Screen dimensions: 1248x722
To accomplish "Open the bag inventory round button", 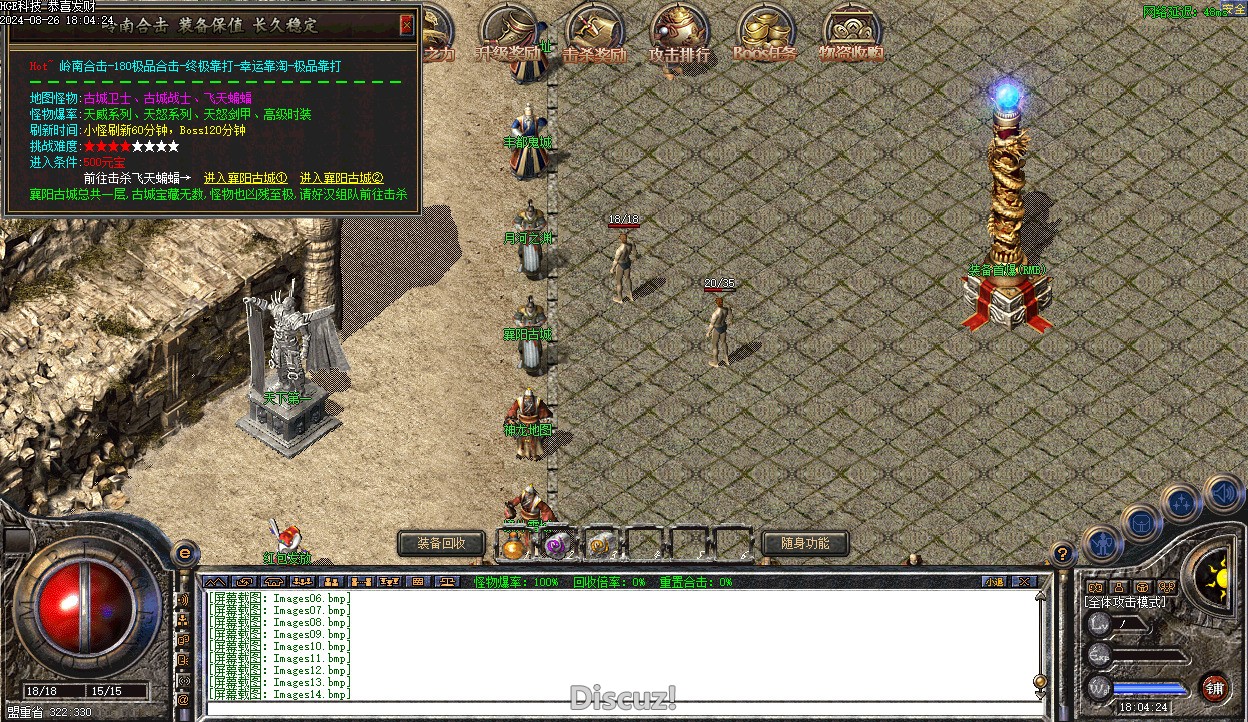I will click(x=1141, y=522).
